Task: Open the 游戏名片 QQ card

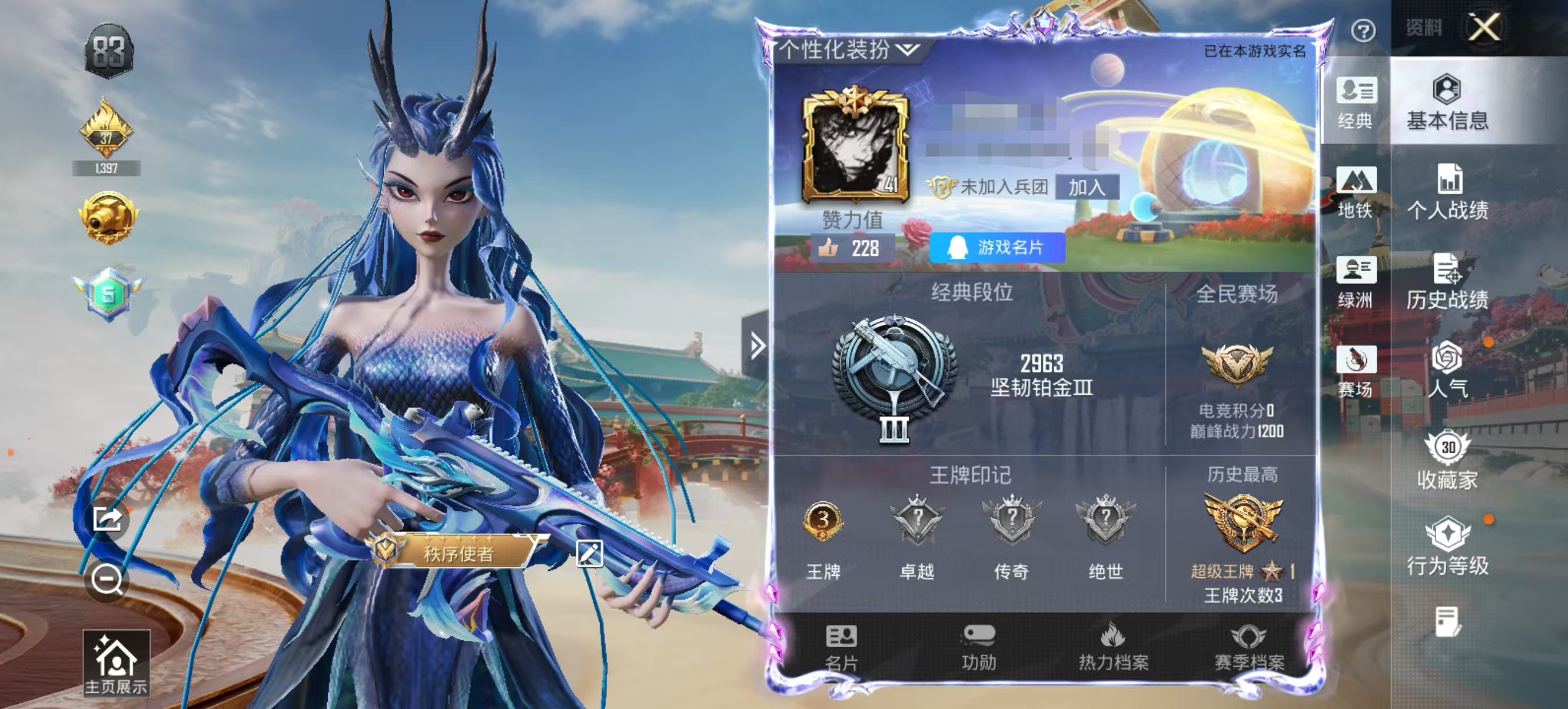Action: [x=997, y=247]
